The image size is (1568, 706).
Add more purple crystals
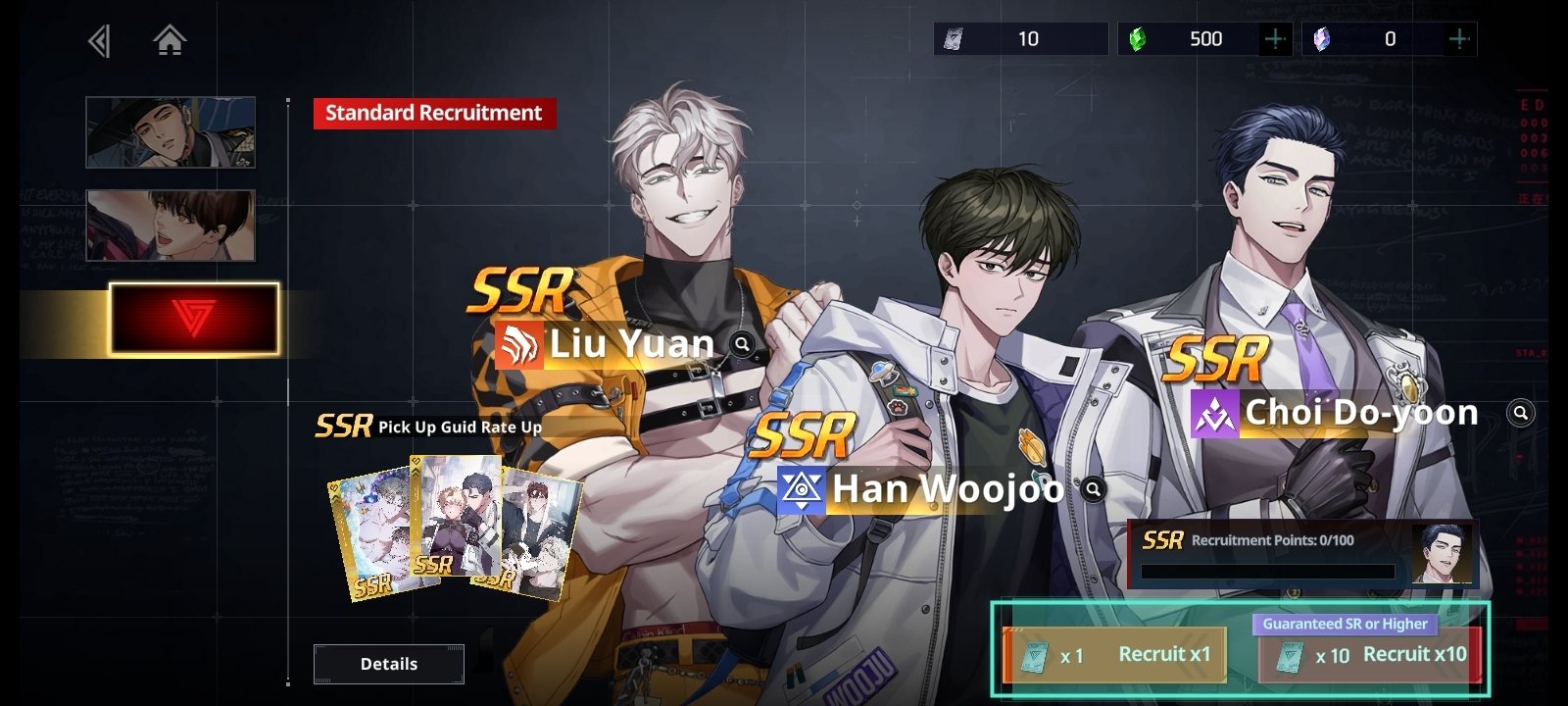coord(1458,39)
